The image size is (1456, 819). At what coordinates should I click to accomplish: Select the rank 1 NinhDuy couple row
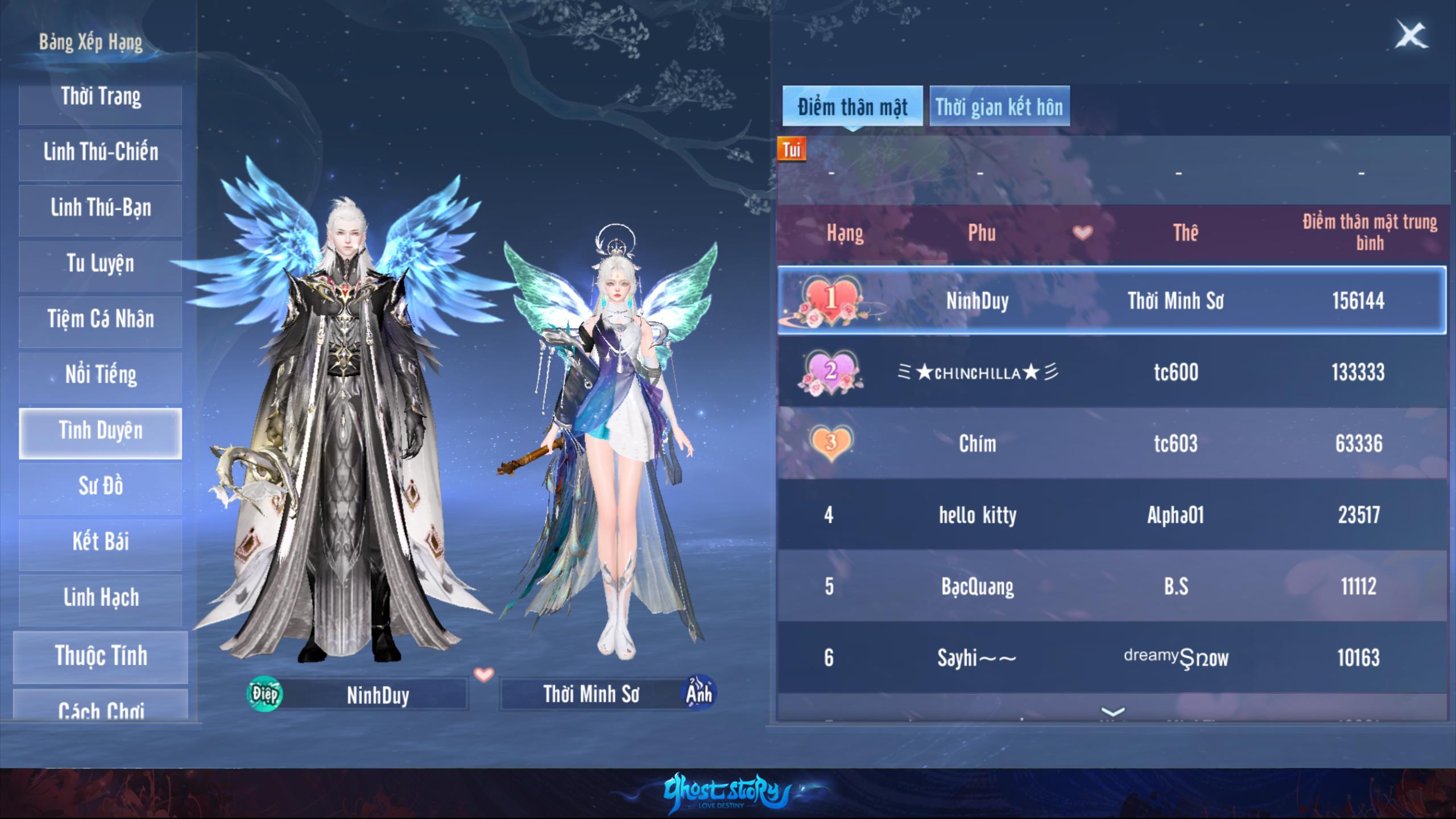pyautogui.click(x=1111, y=300)
